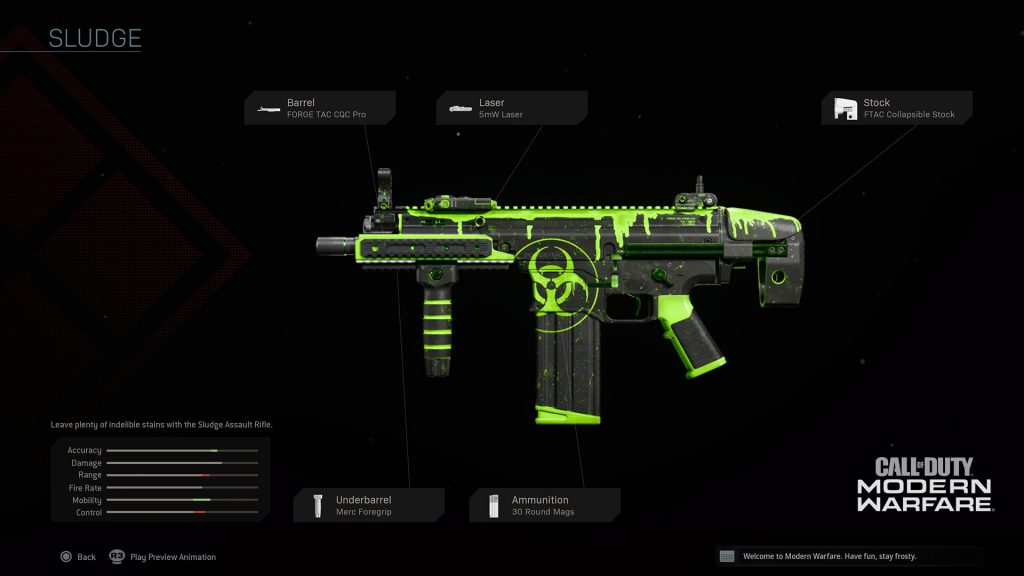Open the Laser attachment slot
This screenshot has width=1024, height=576.
coord(511,108)
